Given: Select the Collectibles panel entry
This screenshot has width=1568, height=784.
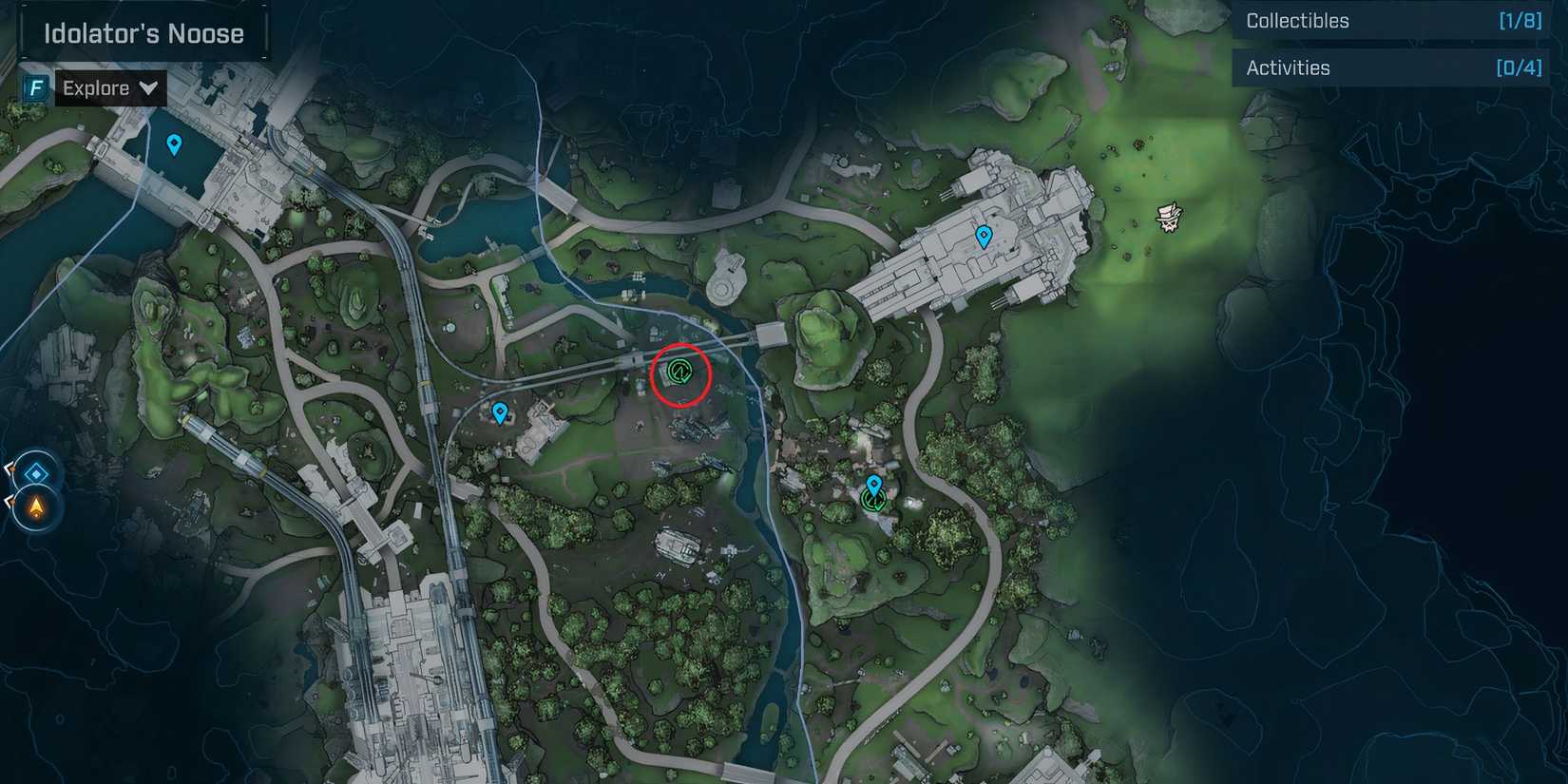Looking at the screenshot, I should coord(1298,20).
